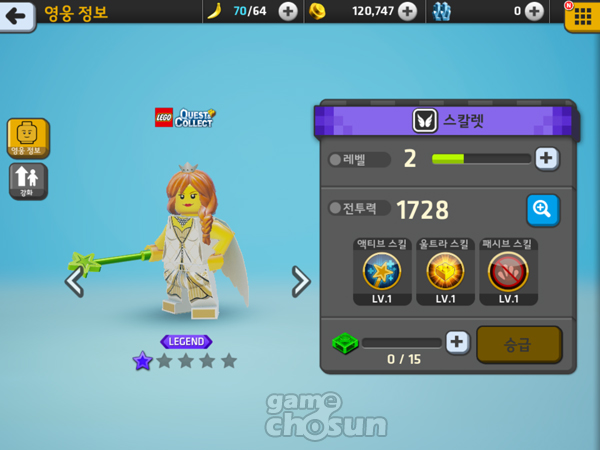This screenshot has width=600, height=450.
Task: Open the yellow grid main menu
Action: pyautogui.click(x=581, y=14)
